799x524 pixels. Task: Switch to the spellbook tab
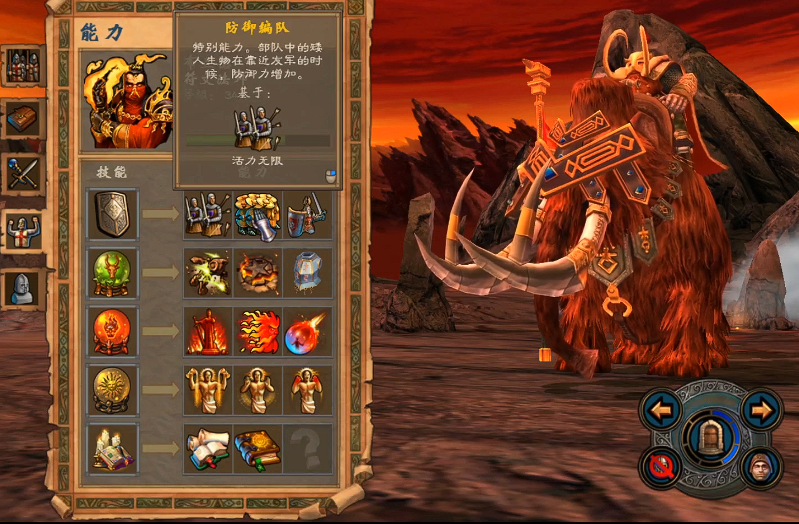(x=22, y=119)
